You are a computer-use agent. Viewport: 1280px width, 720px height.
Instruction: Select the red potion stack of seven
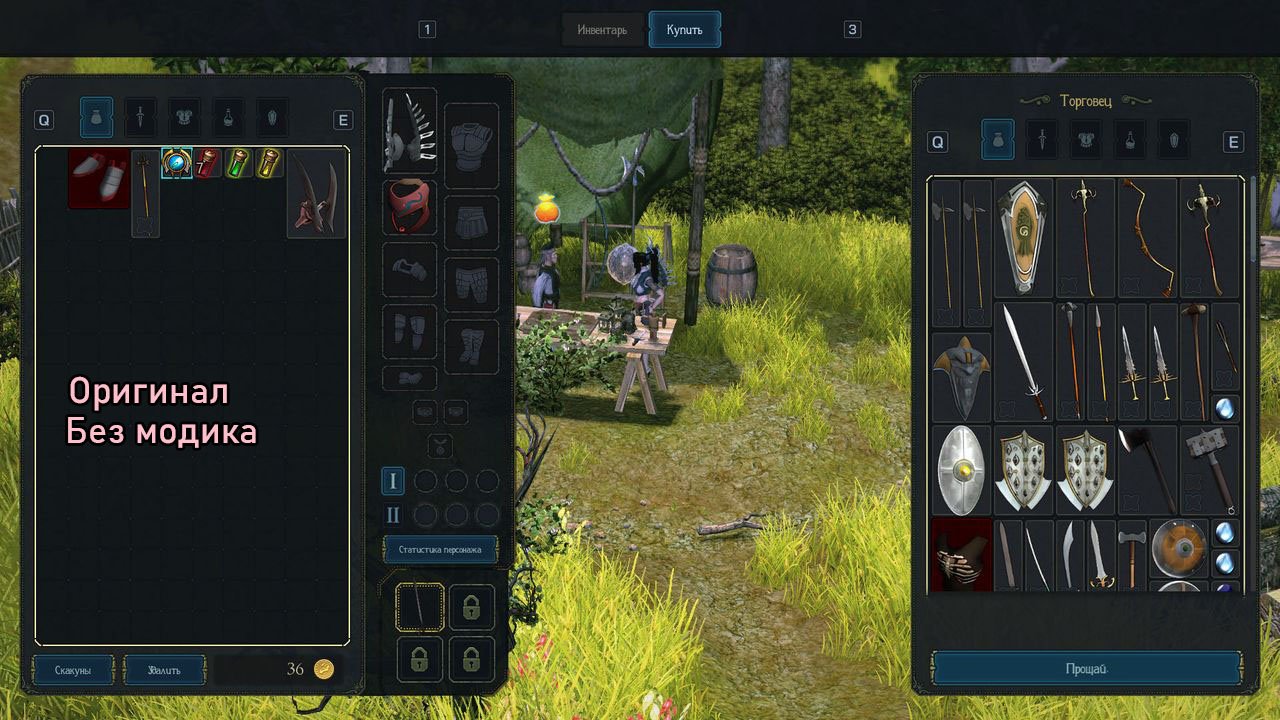point(207,163)
